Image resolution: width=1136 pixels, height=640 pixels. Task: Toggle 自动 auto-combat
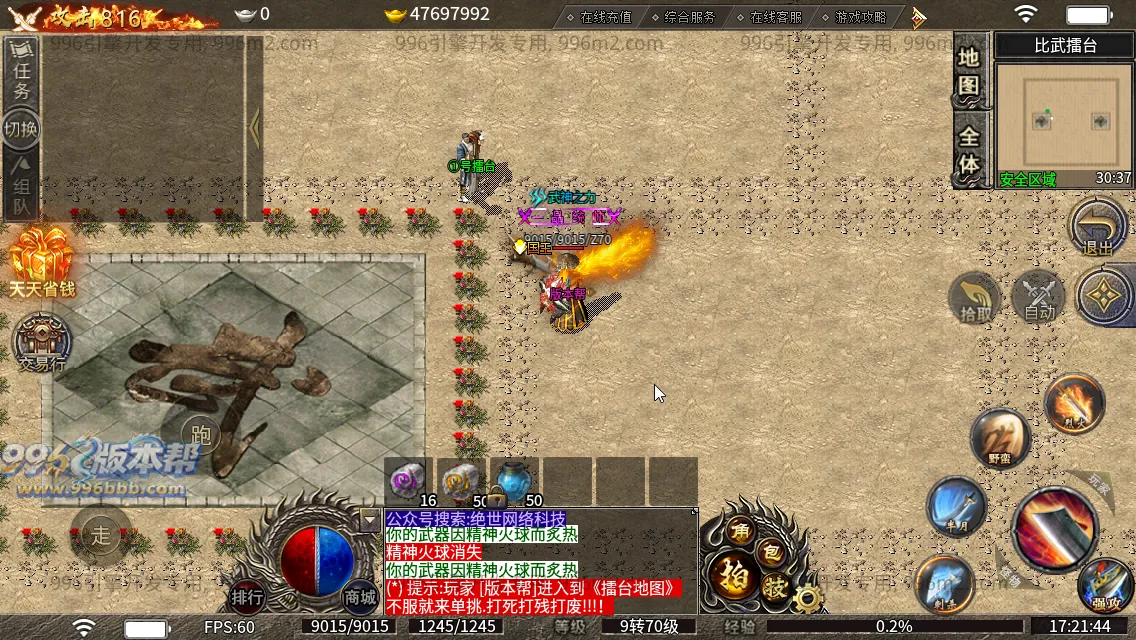(1039, 298)
